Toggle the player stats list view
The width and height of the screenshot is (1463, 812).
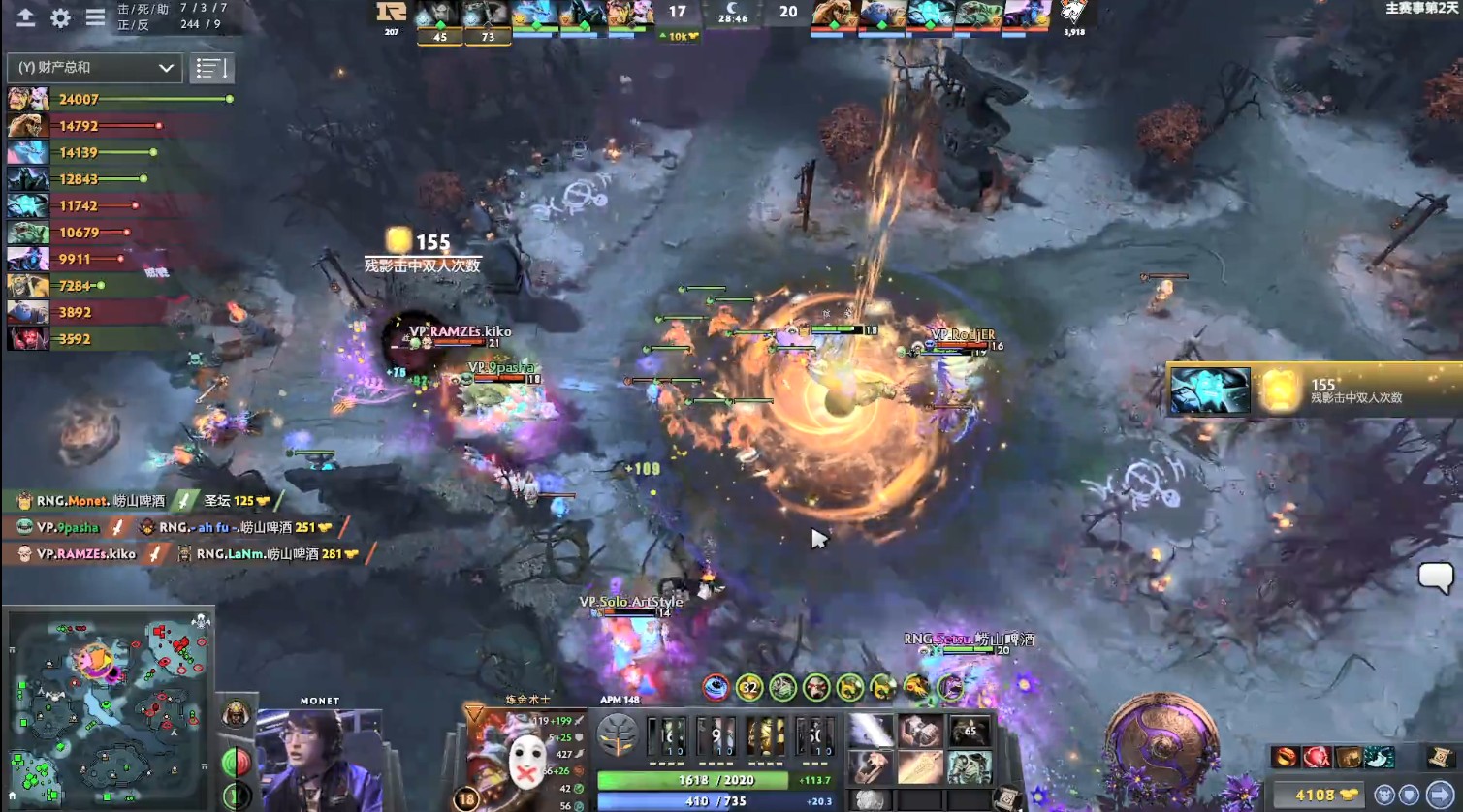pyautogui.click(x=211, y=68)
